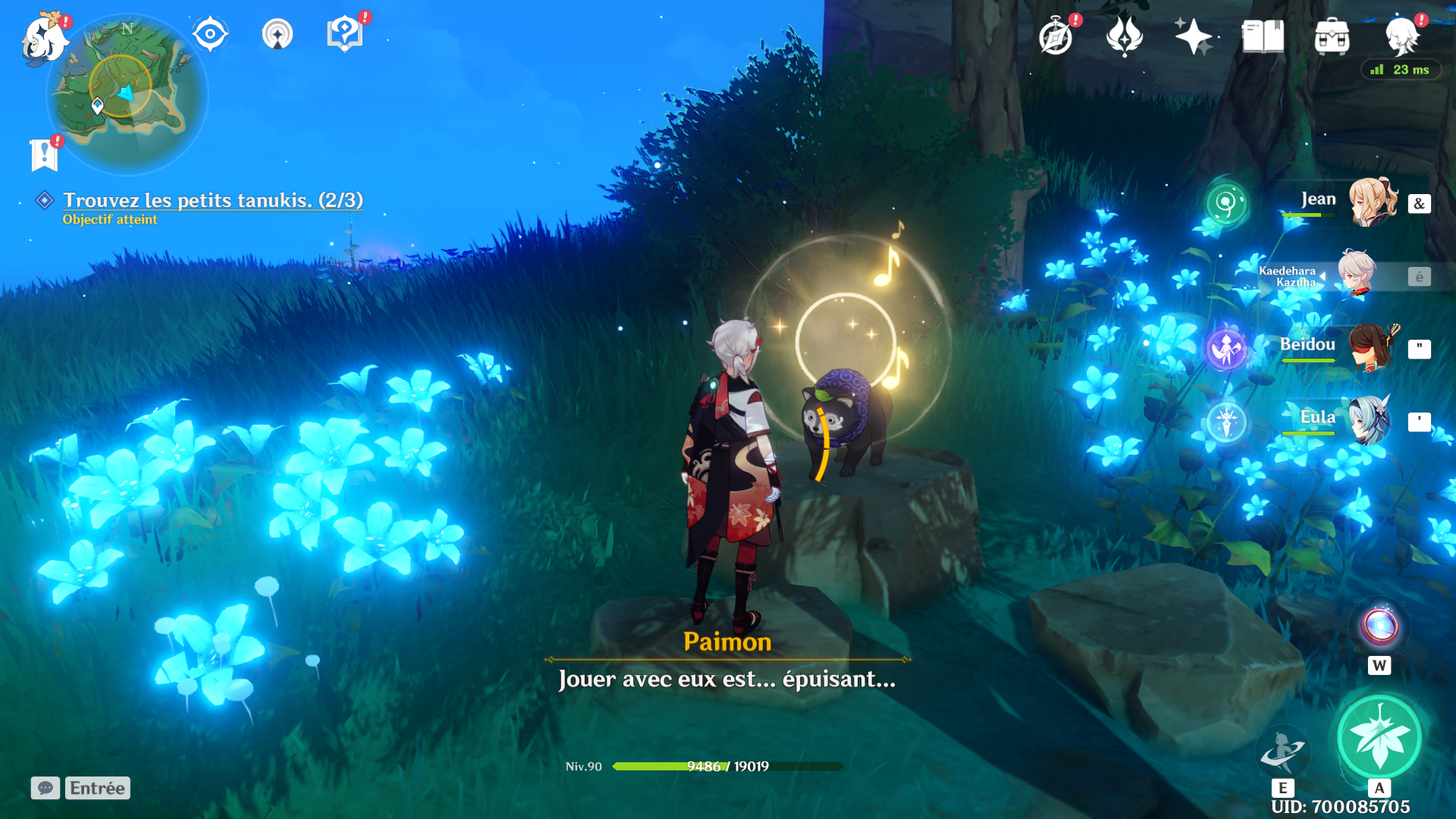
Task: Open the co-op mode icon
Action: tap(278, 34)
